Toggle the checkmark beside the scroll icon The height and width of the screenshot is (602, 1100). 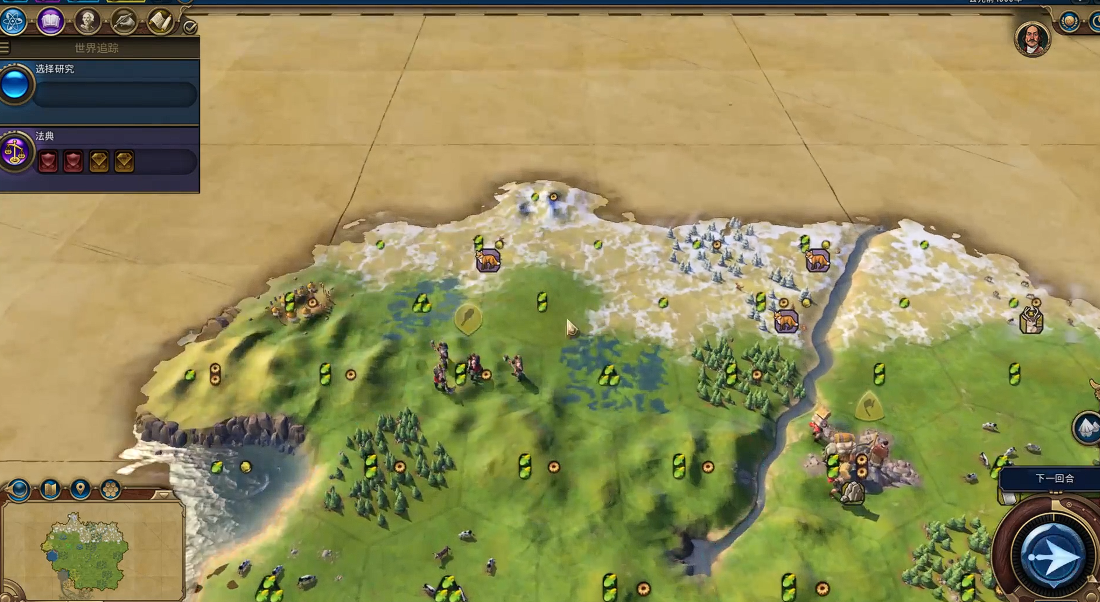(x=190, y=26)
